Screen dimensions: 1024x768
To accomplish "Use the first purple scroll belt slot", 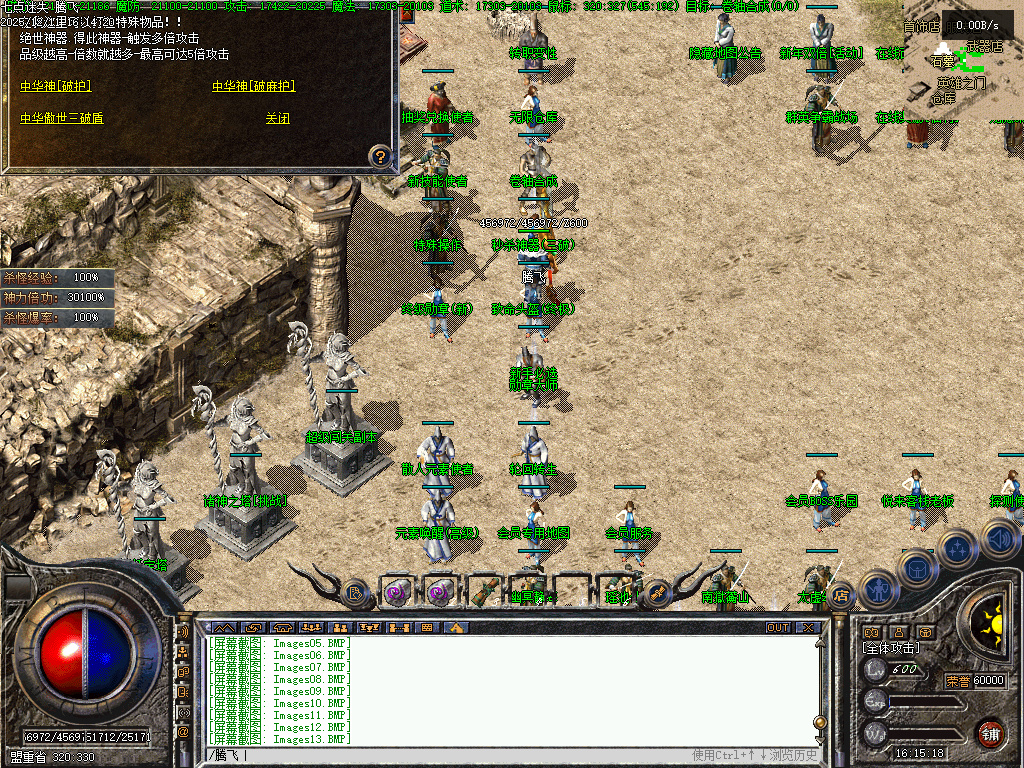I will (x=396, y=592).
